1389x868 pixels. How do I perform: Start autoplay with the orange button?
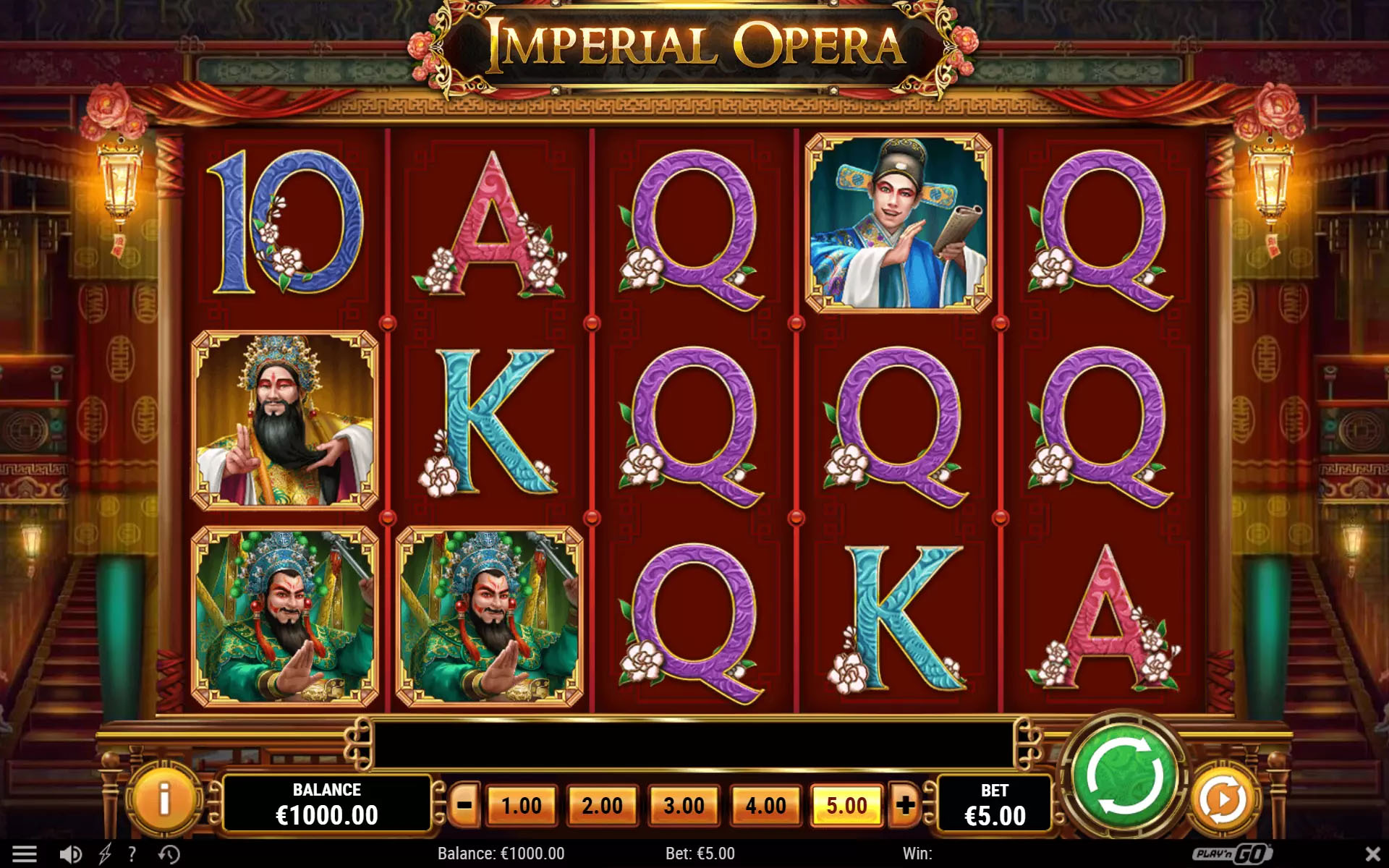[x=1223, y=800]
